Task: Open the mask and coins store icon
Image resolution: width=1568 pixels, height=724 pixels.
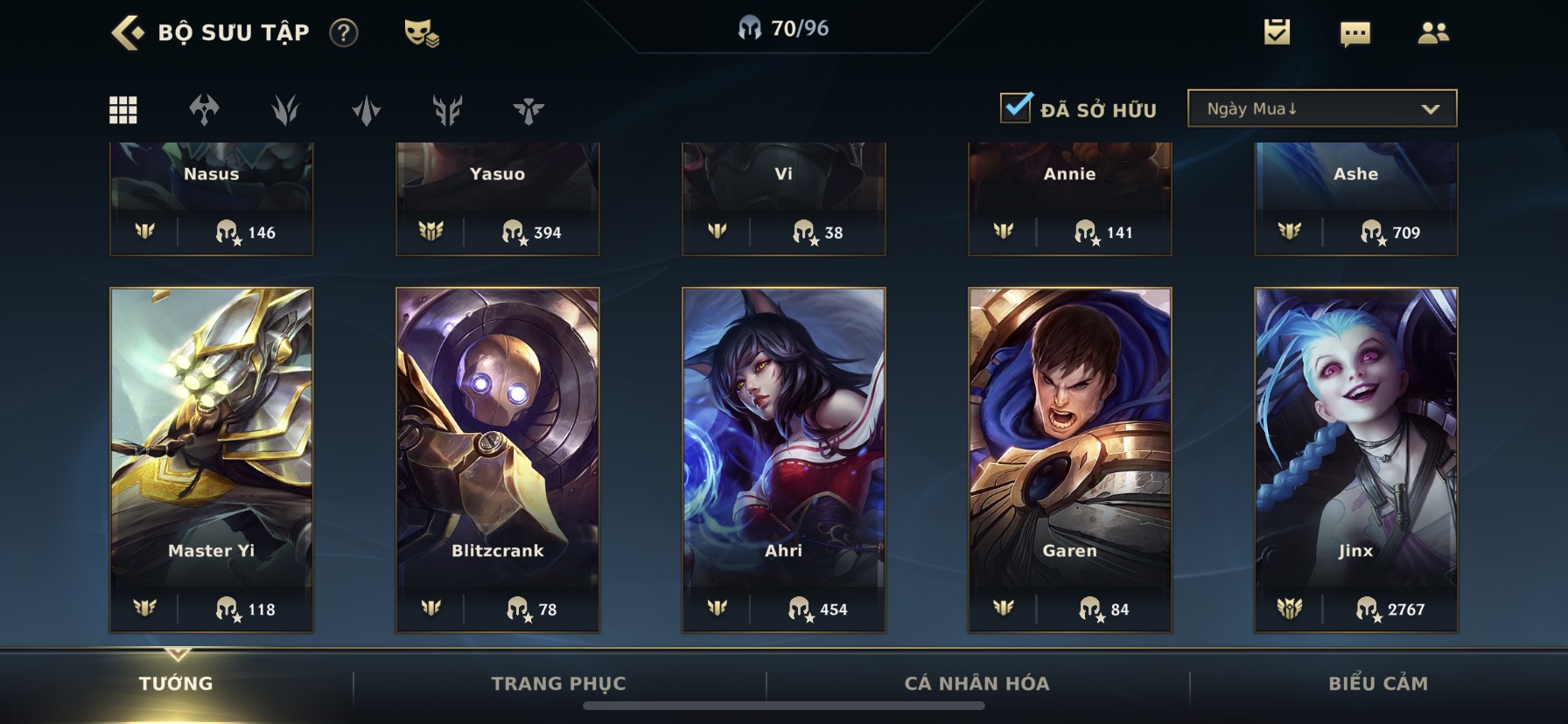Action: coord(421,33)
